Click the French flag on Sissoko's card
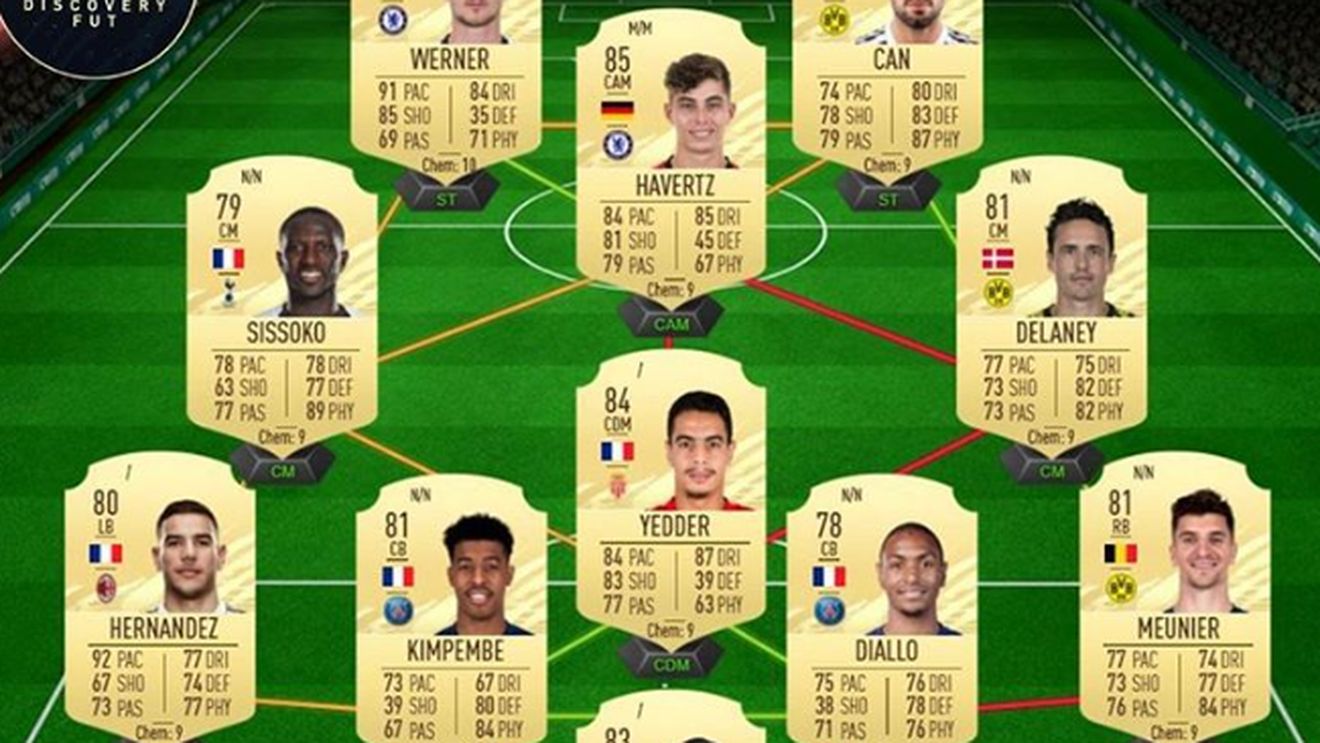This screenshot has width=1320, height=743. point(228,259)
